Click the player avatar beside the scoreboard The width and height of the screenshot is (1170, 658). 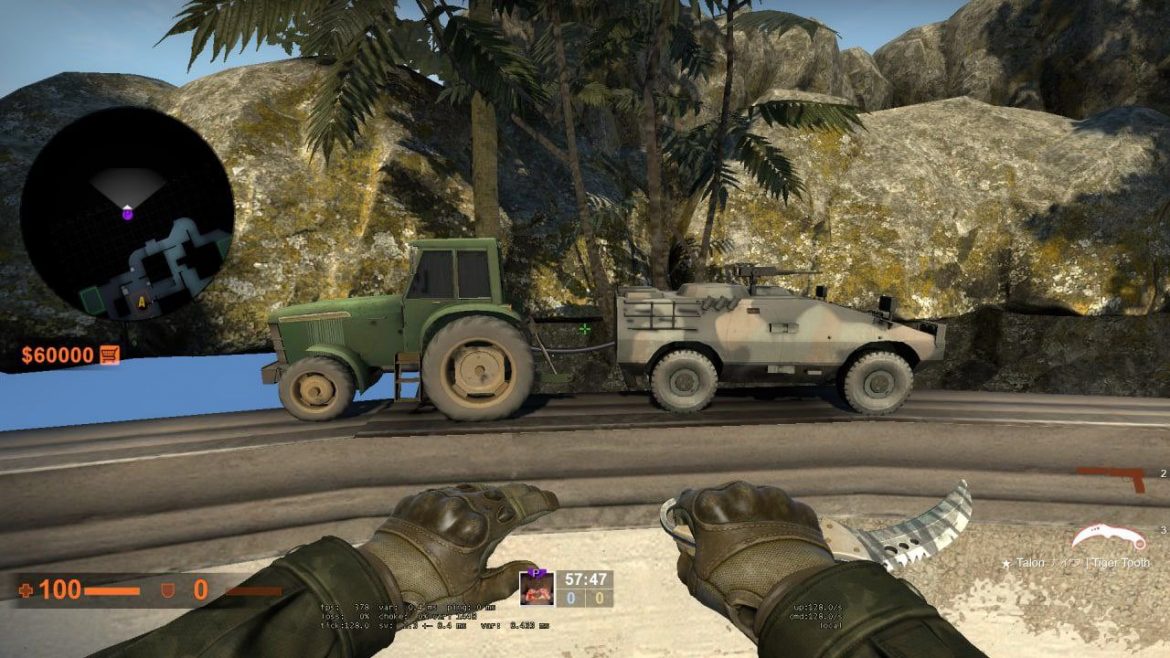pos(536,588)
